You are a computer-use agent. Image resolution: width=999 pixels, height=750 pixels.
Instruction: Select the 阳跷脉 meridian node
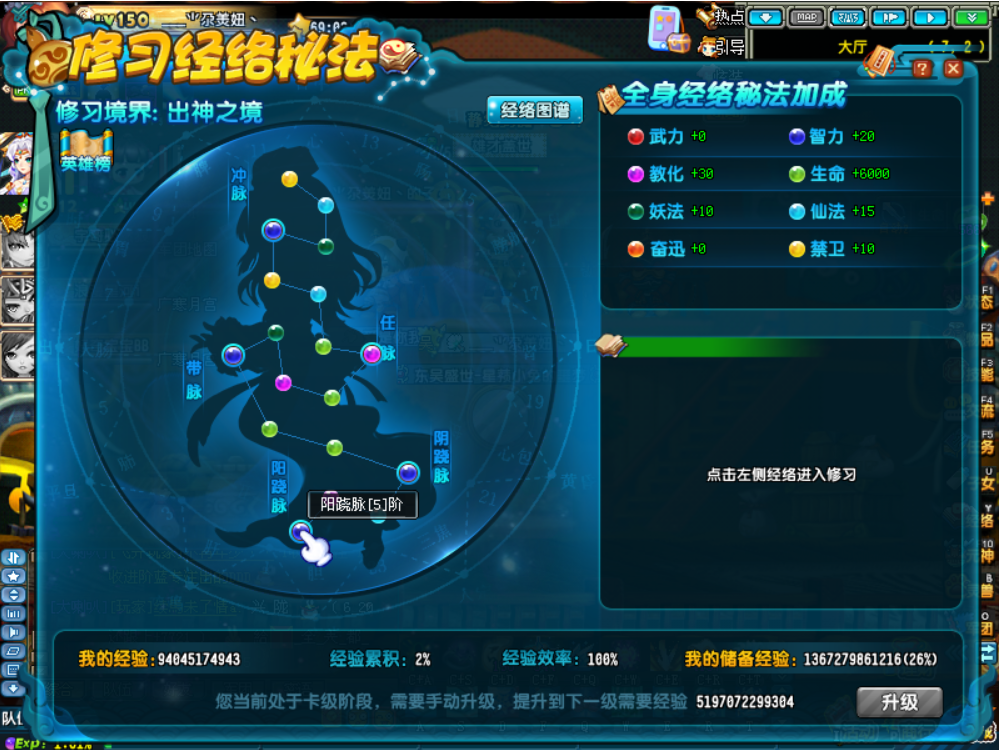[300, 531]
